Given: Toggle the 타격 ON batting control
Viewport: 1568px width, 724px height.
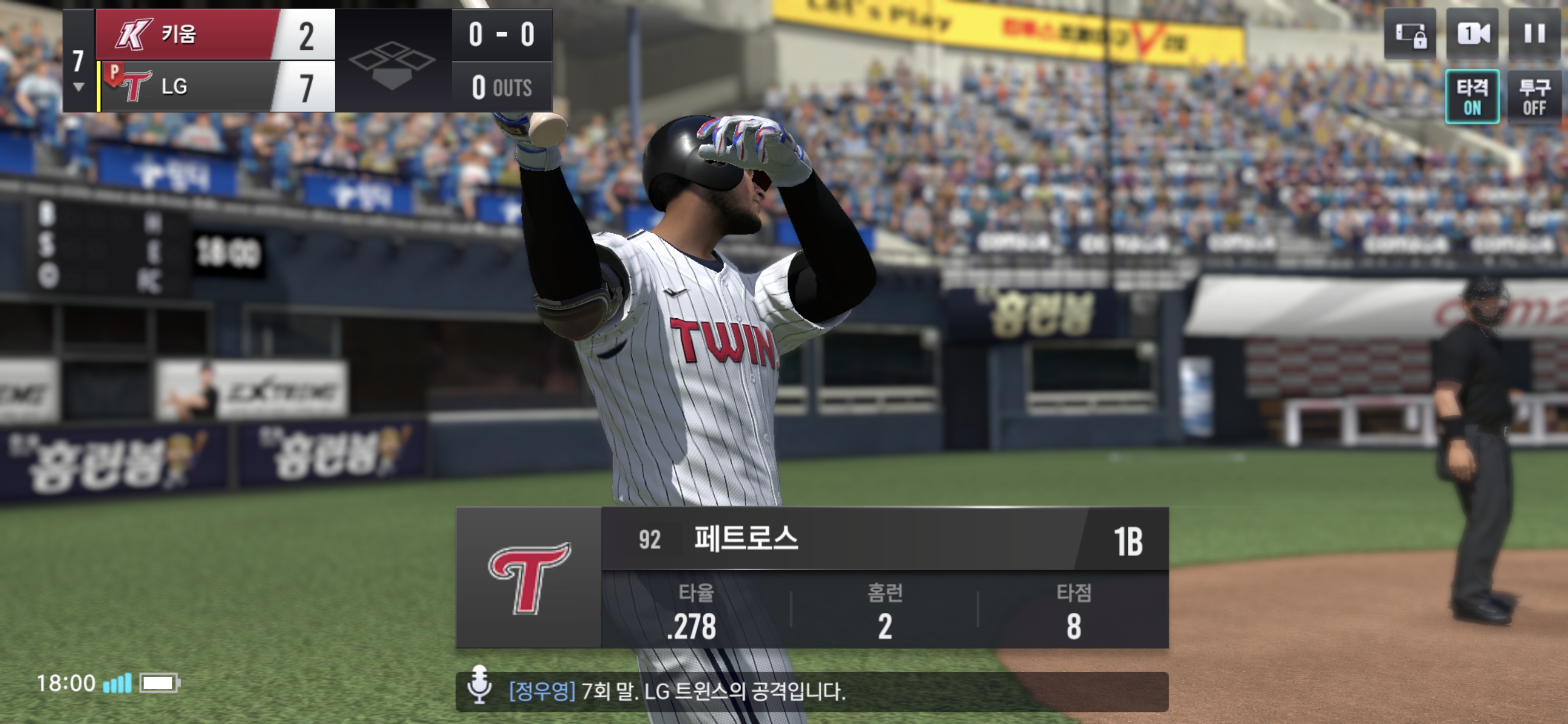Looking at the screenshot, I should pos(1472,97).
